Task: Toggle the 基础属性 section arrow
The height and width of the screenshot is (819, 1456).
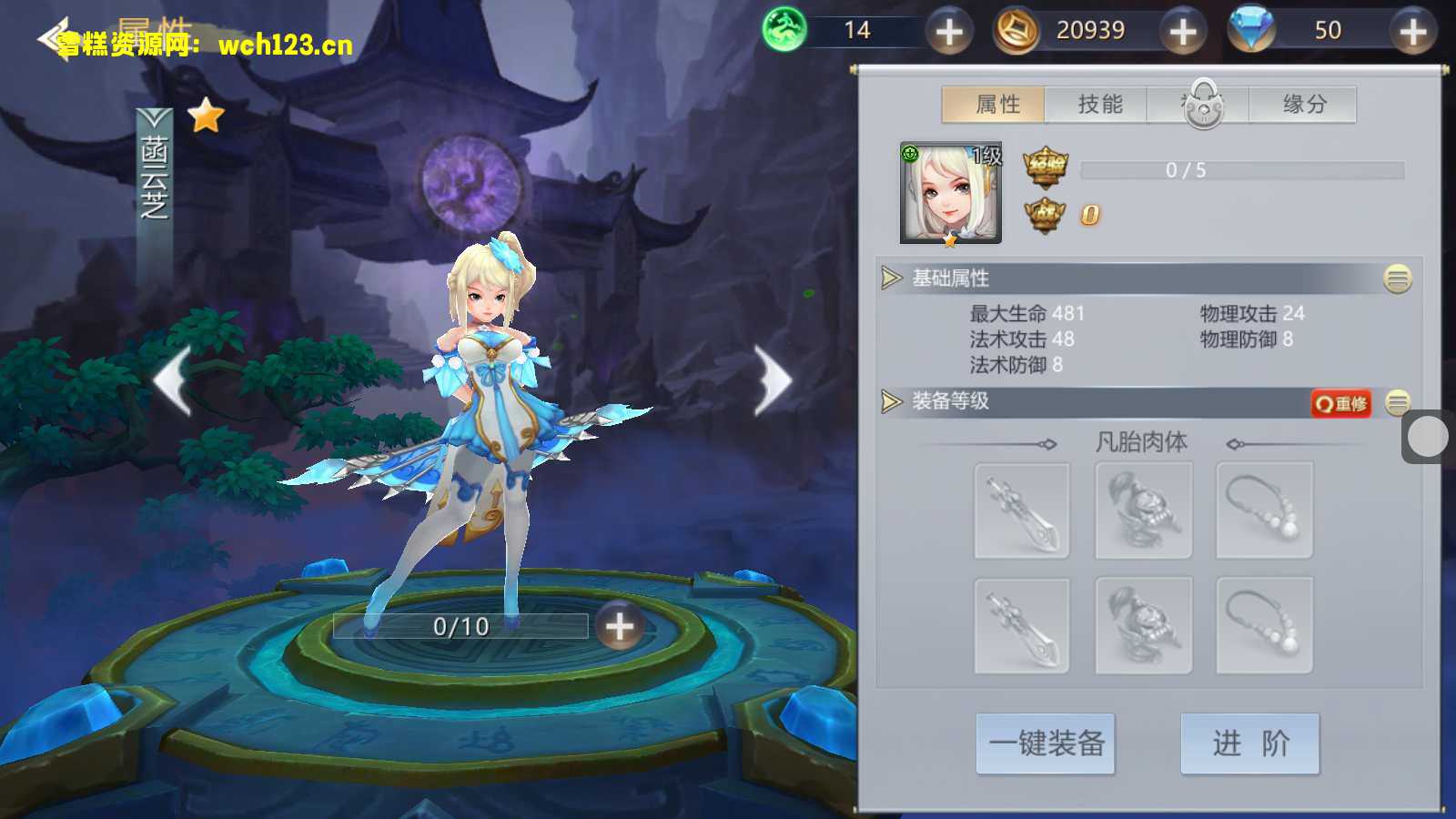Action: [x=891, y=278]
